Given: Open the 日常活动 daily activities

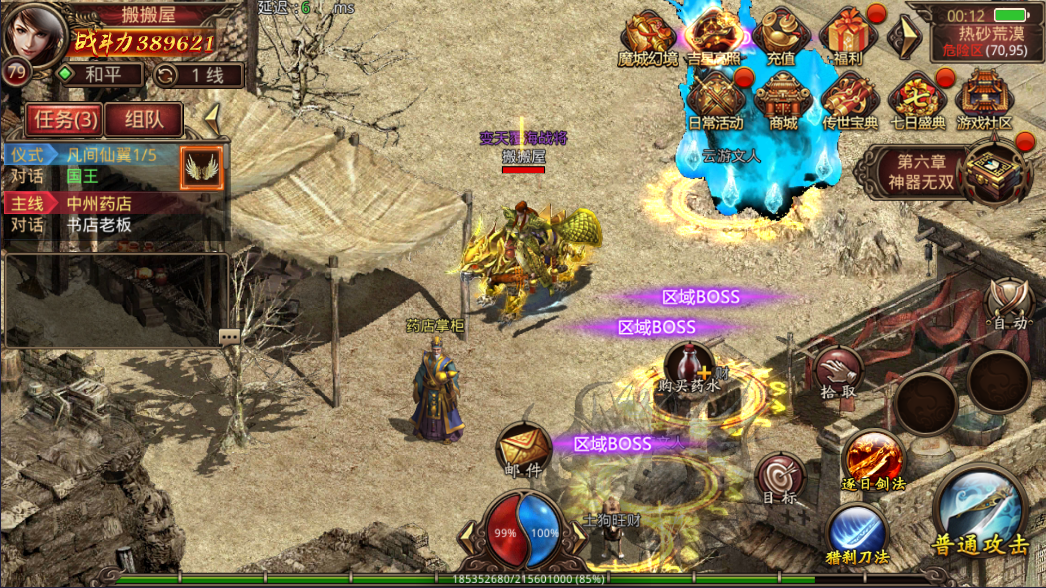Looking at the screenshot, I should coord(715,101).
